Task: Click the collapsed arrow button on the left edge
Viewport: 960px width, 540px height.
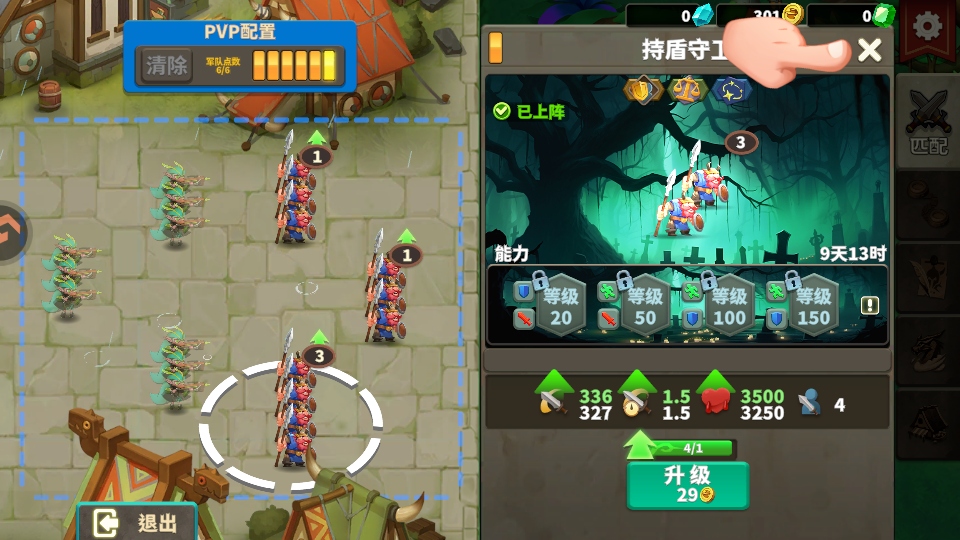Action: [x=10, y=233]
